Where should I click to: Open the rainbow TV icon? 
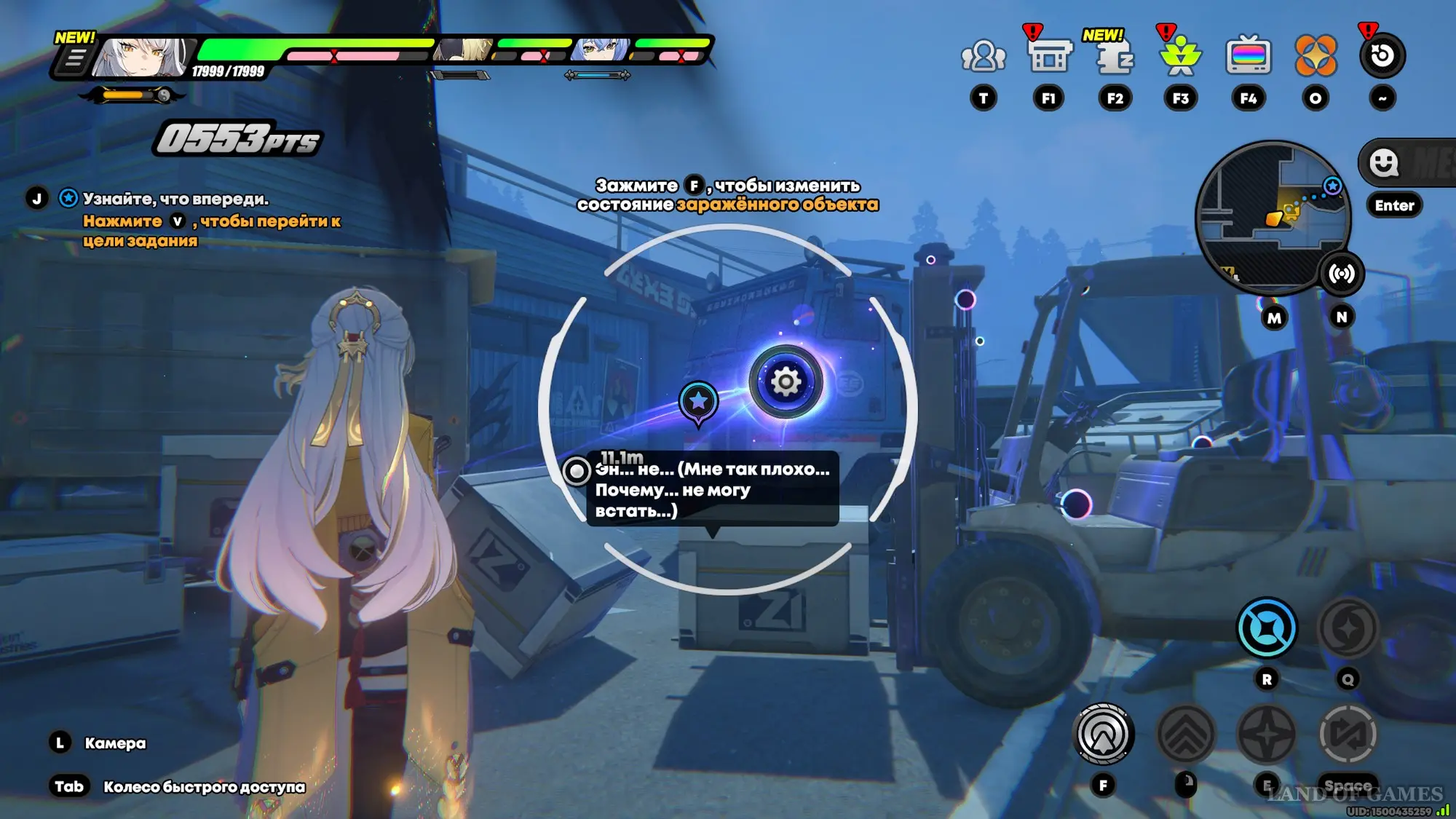[1248, 56]
